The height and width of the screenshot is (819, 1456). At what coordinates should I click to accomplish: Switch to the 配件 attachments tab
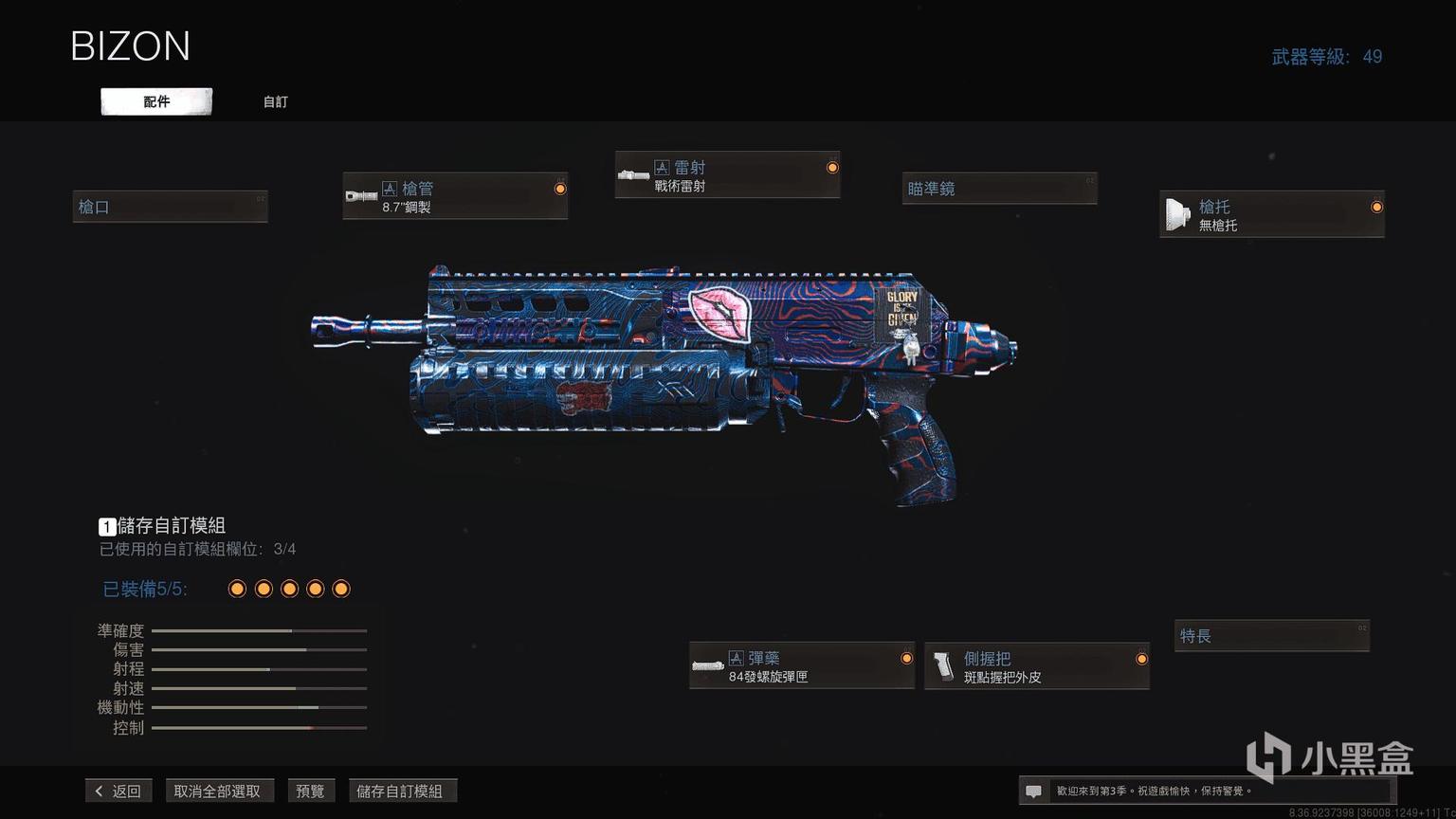(x=156, y=101)
